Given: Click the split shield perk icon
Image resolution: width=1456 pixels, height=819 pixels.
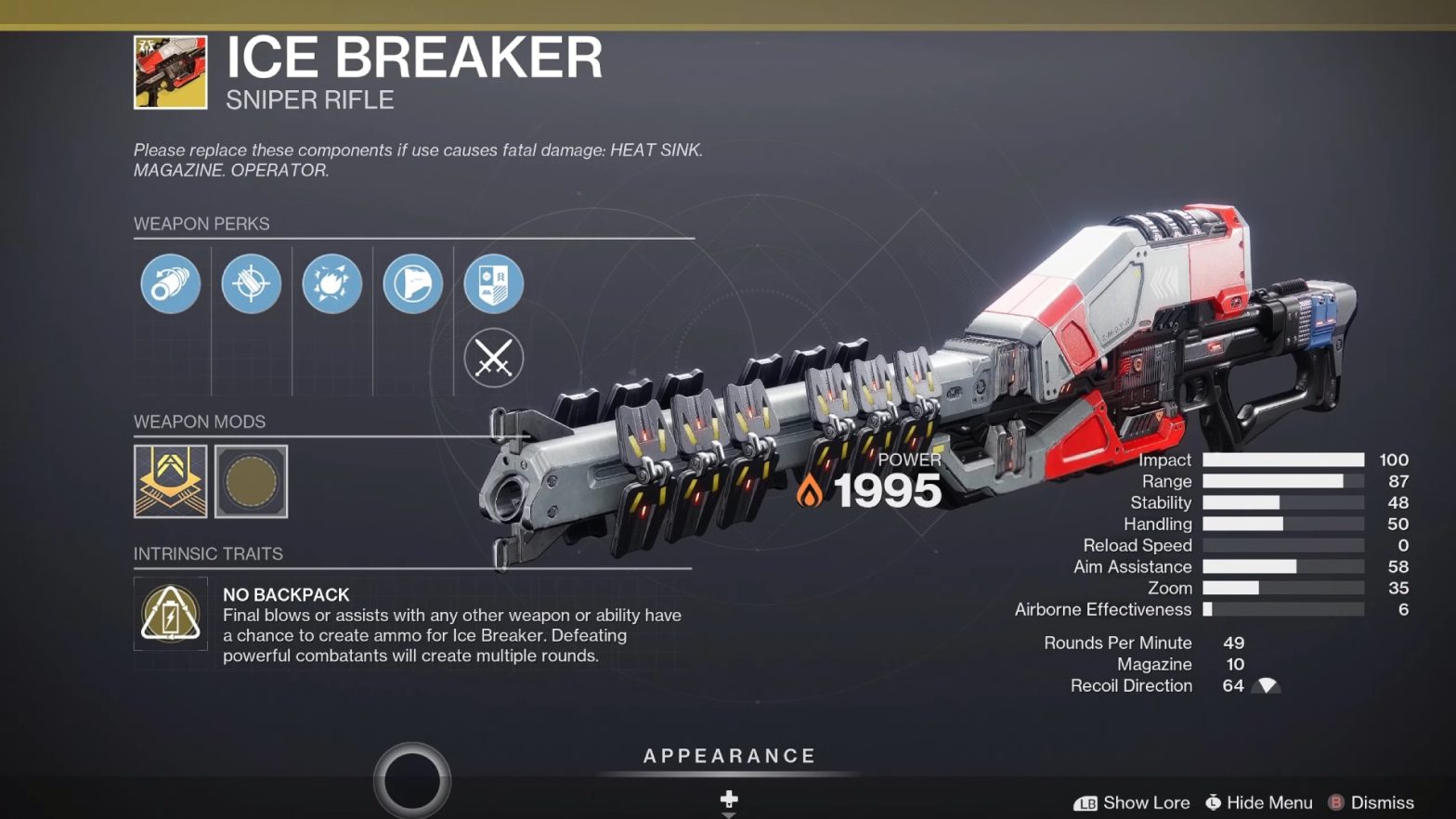Looking at the screenshot, I should [x=493, y=284].
